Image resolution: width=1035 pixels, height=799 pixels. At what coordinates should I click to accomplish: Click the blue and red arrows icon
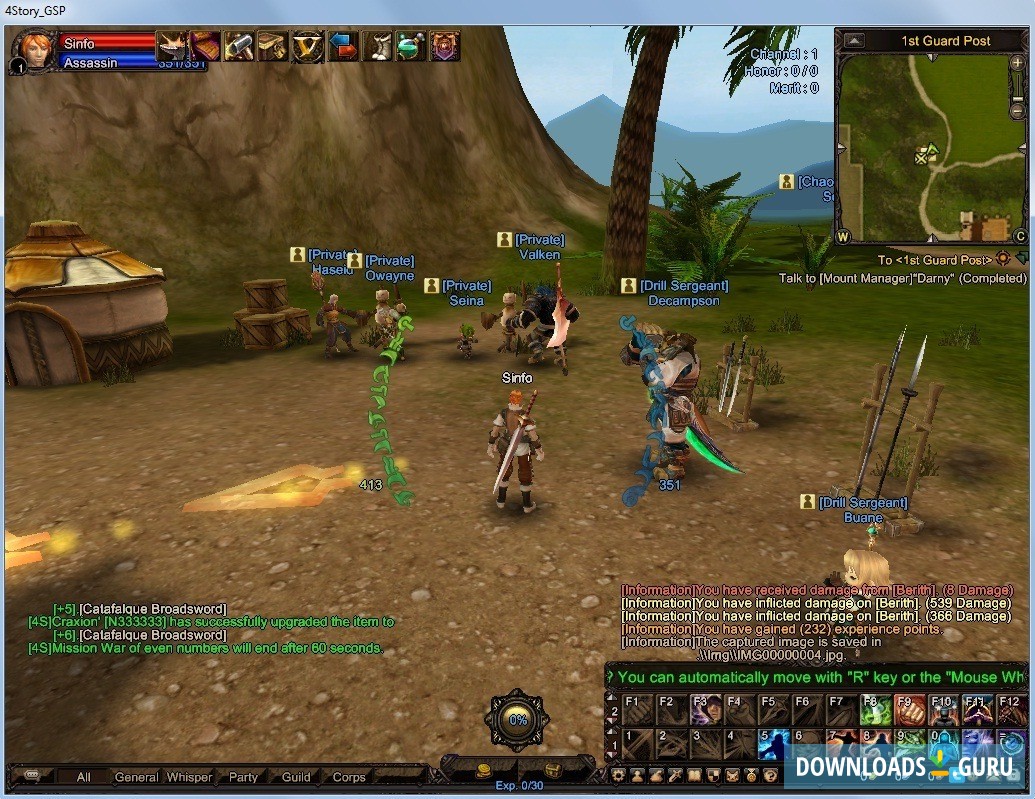(343, 46)
